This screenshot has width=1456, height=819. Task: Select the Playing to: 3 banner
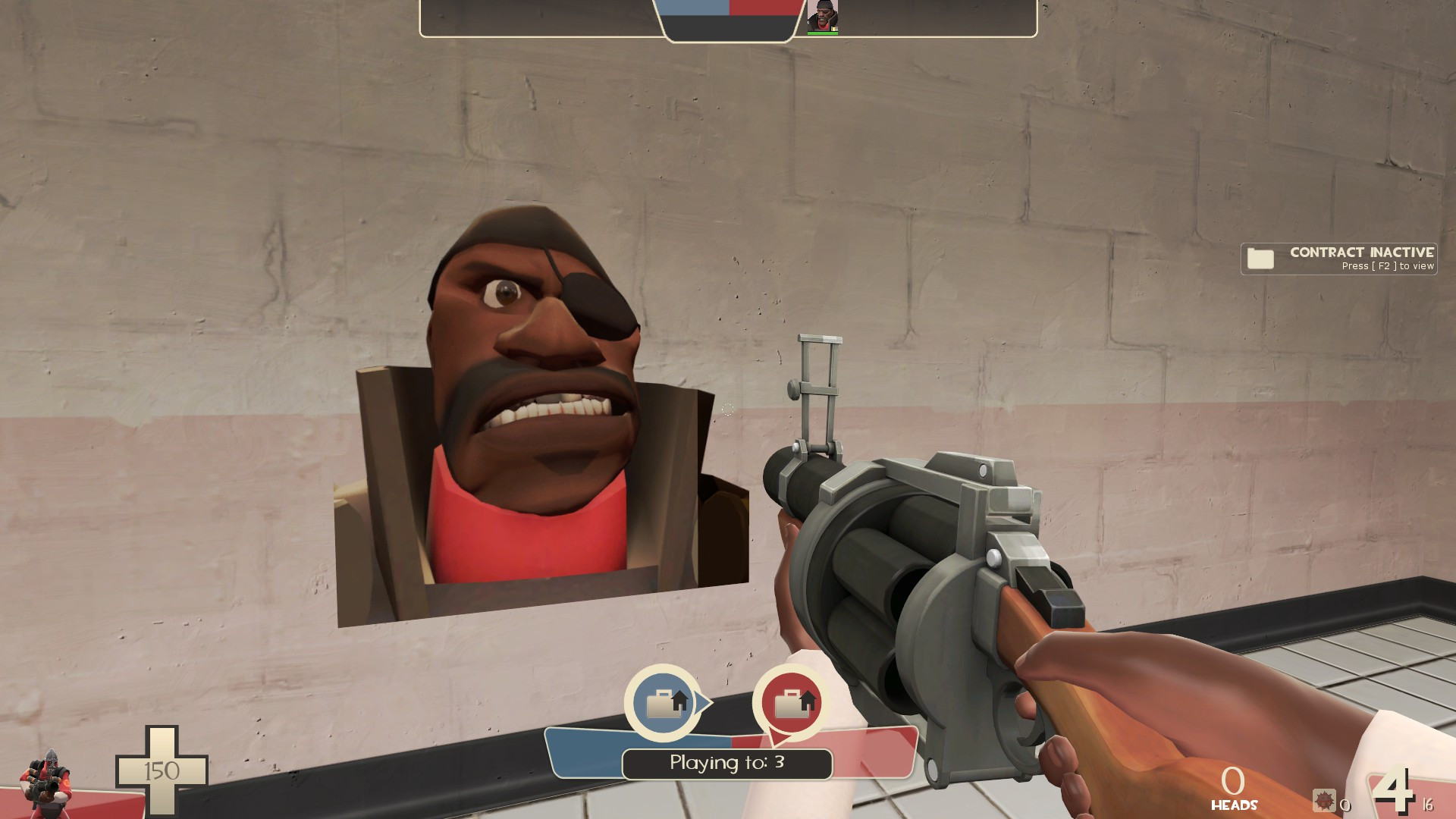pos(726,764)
